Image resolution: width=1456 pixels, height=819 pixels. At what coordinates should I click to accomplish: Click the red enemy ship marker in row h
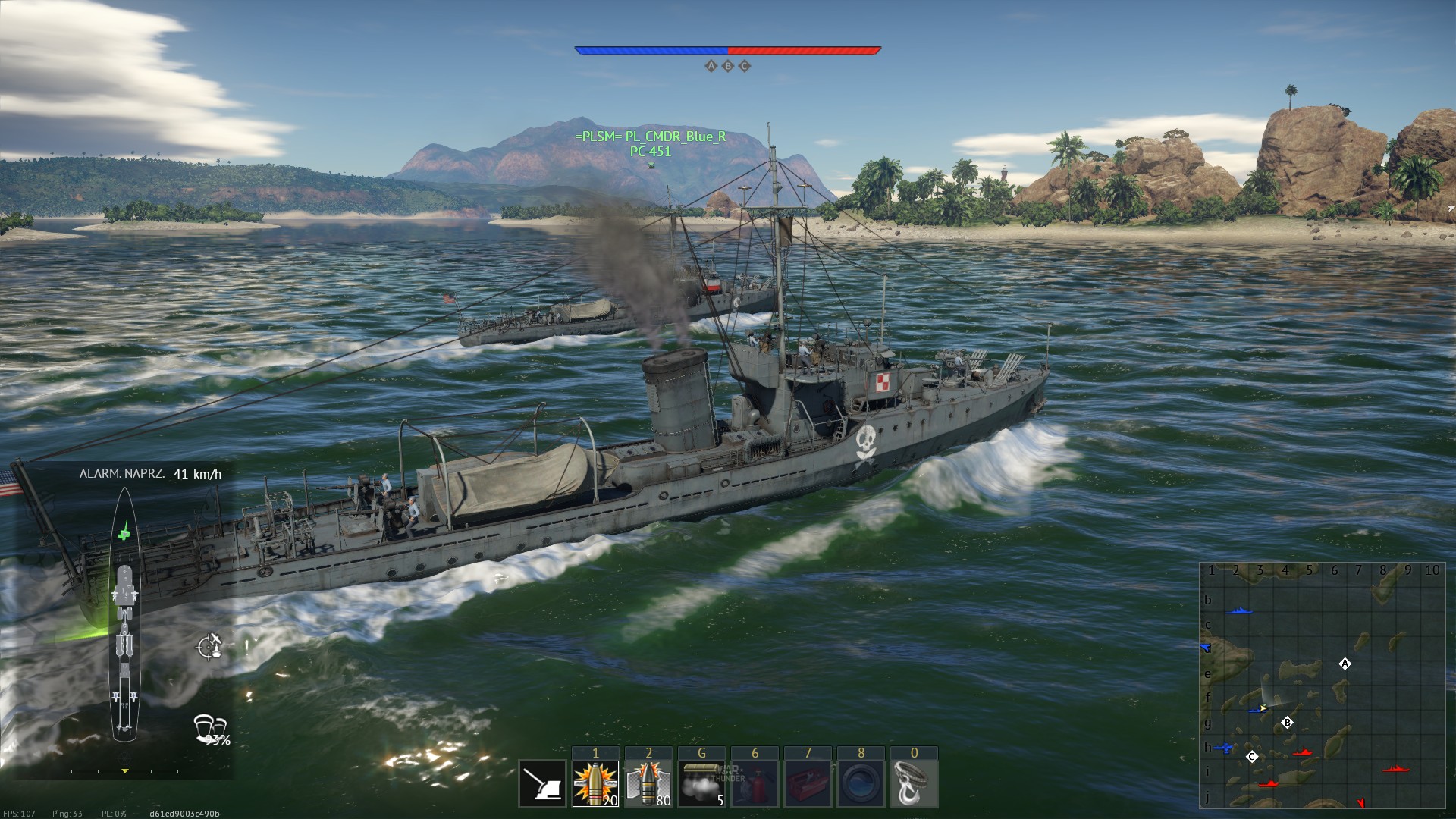[x=1303, y=752]
